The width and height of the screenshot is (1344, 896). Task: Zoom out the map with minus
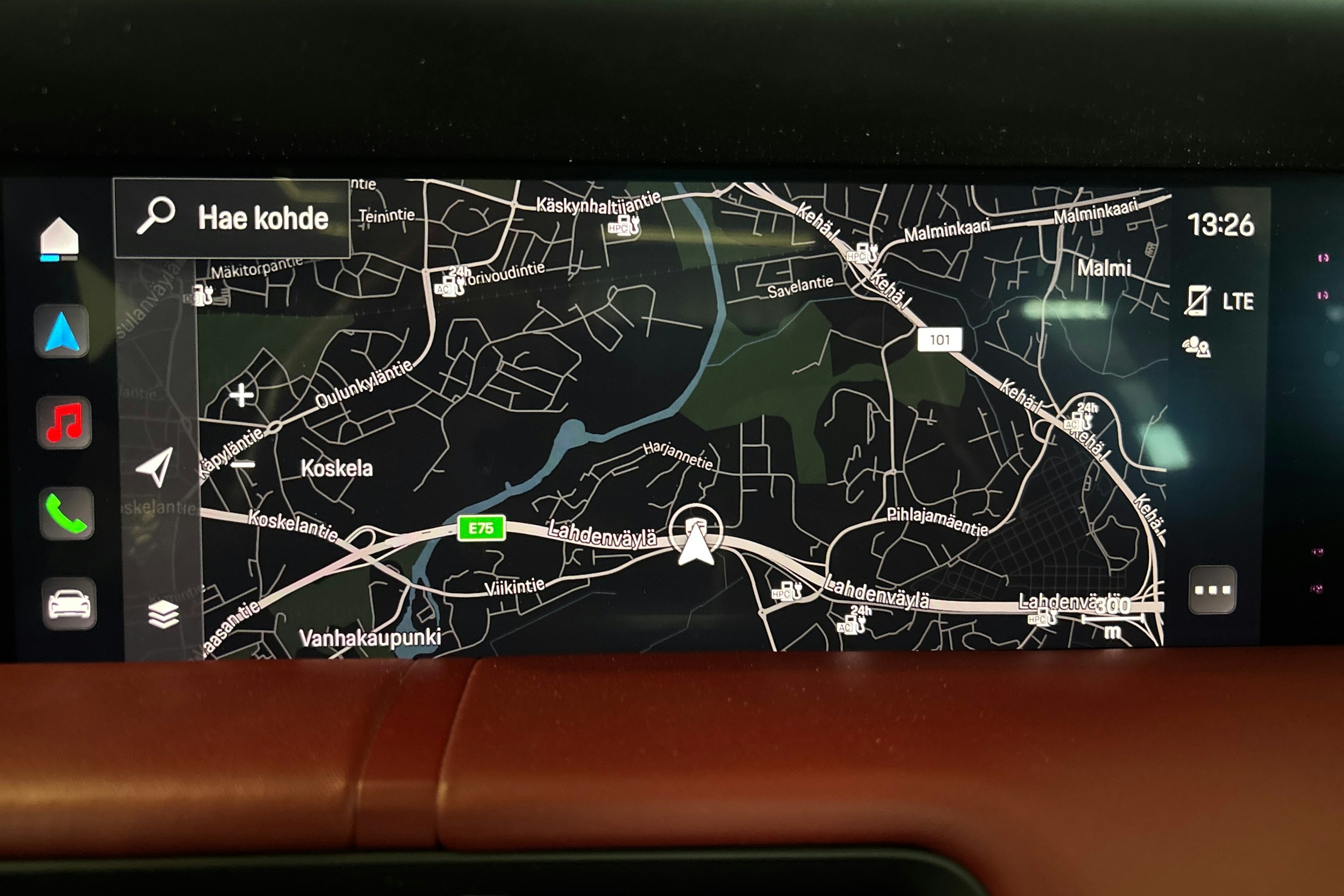(x=244, y=464)
